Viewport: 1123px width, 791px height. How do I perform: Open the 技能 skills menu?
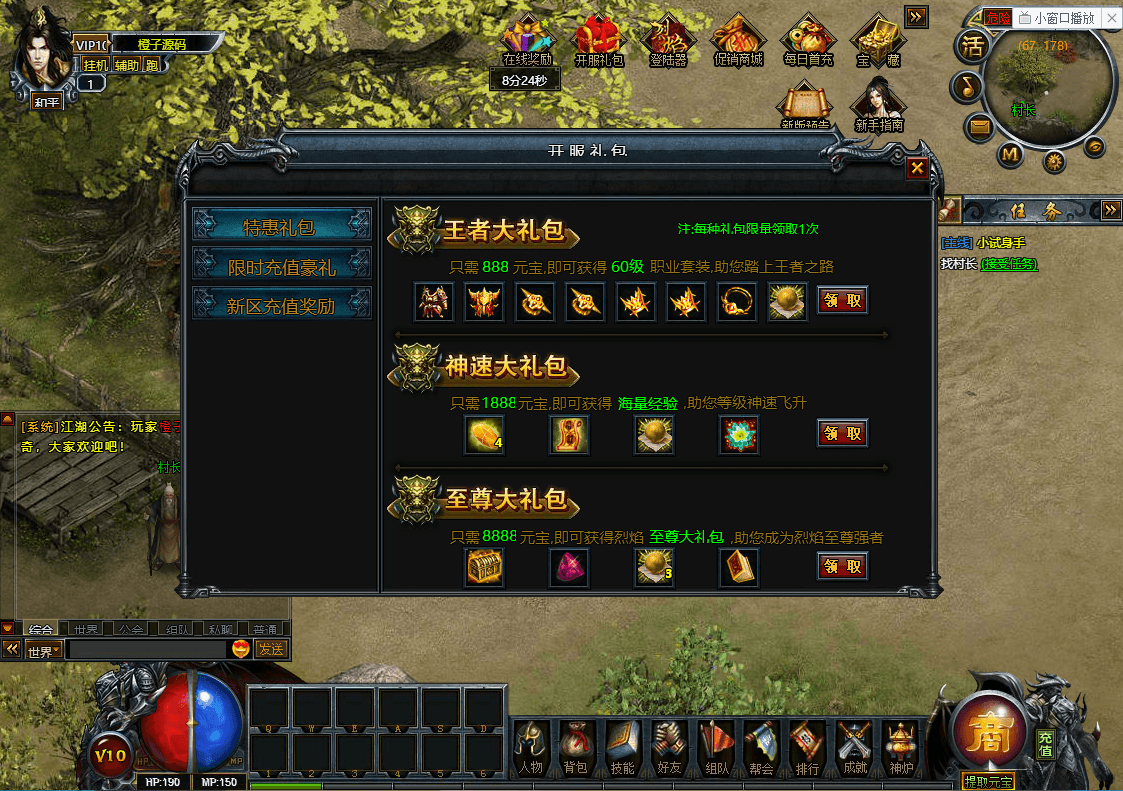[x=622, y=748]
